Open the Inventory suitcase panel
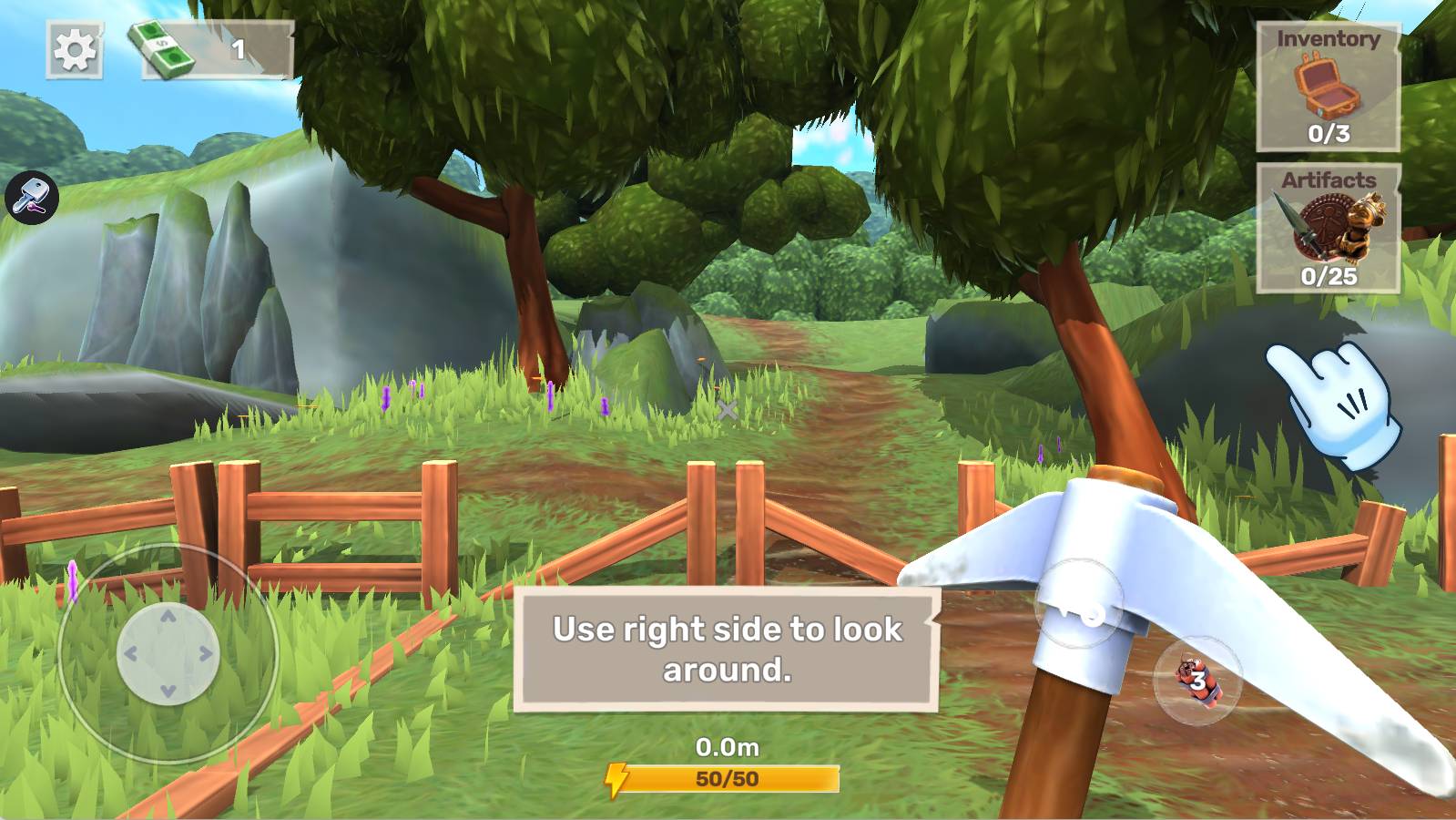1456x820 pixels. pyautogui.click(x=1328, y=87)
